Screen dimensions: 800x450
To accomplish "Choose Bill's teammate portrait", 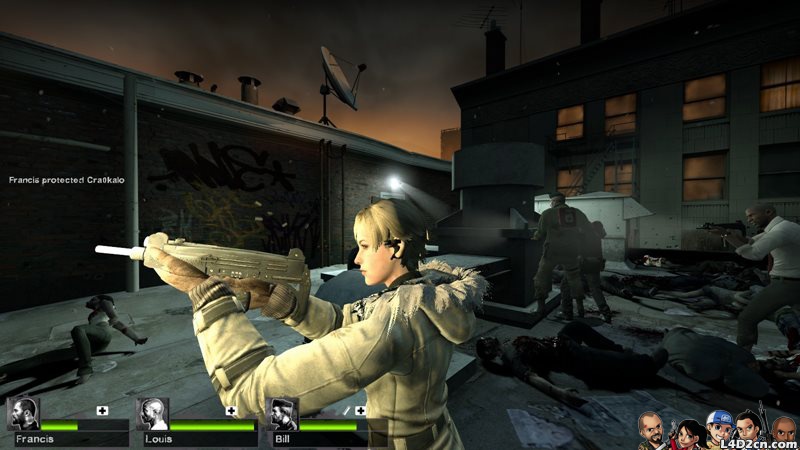I will coord(283,413).
